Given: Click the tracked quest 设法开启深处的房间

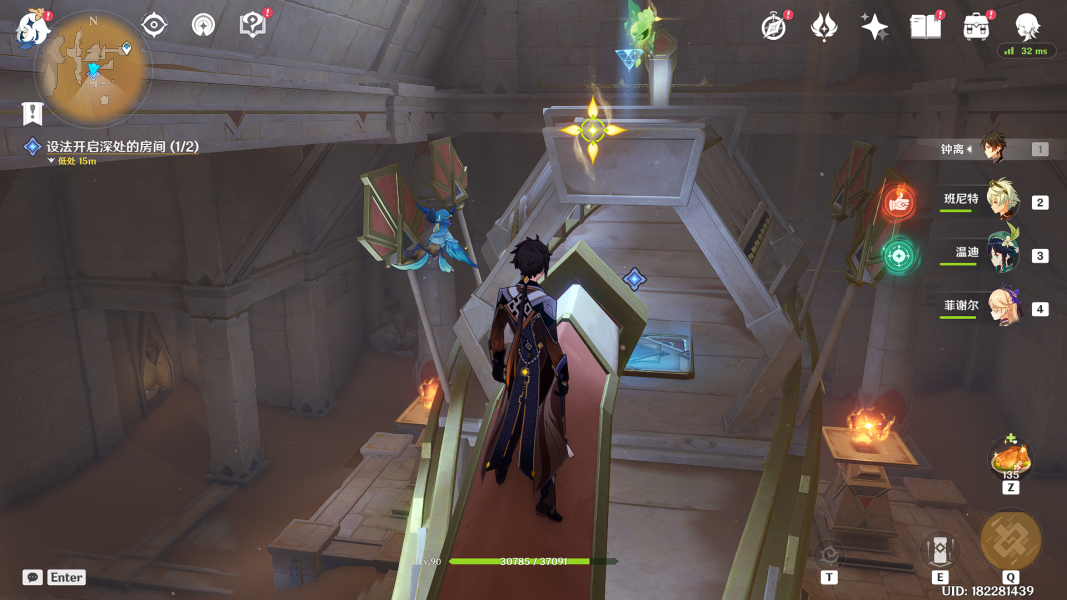Looking at the screenshot, I should click(122, 147).
